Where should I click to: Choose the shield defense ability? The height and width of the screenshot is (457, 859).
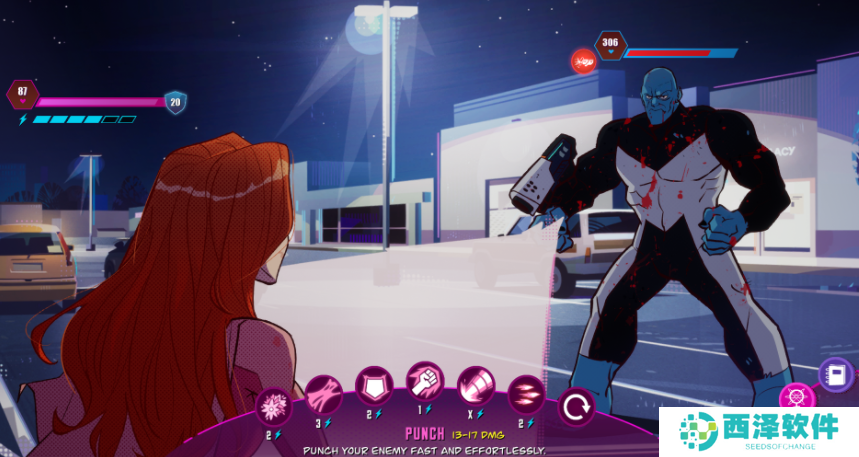pos(374,385)
